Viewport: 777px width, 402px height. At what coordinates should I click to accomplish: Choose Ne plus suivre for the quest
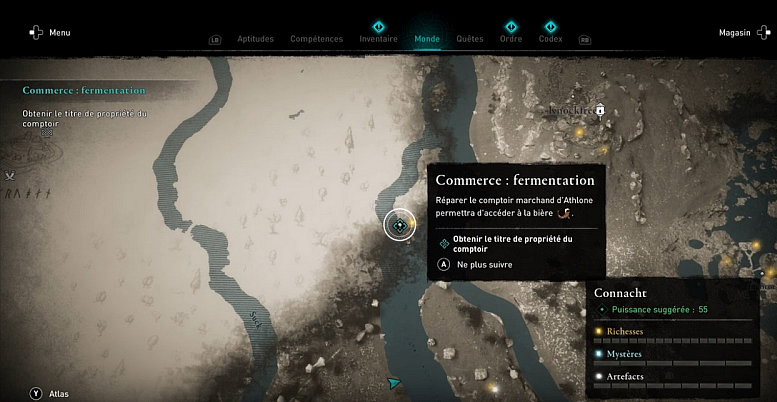pyautogui.click(x=478, y=264)
